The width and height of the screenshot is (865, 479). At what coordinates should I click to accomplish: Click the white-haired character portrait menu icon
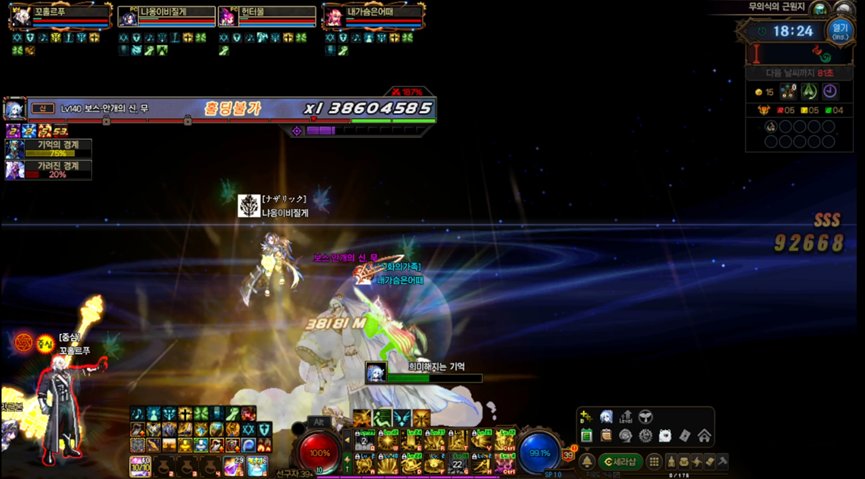(x=606, y=416)
